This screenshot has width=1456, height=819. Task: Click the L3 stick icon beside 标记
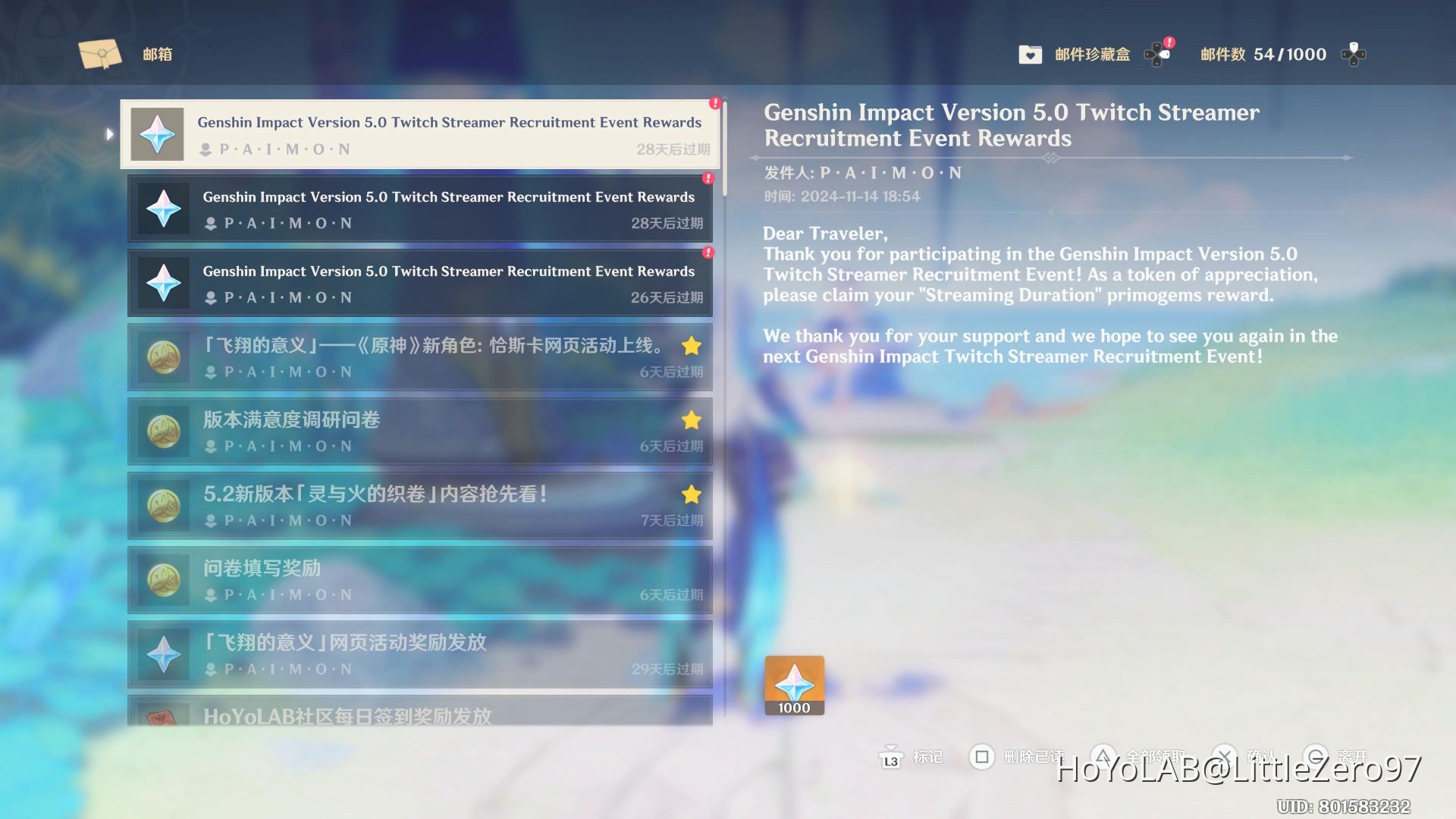click(x=890, y=758)
